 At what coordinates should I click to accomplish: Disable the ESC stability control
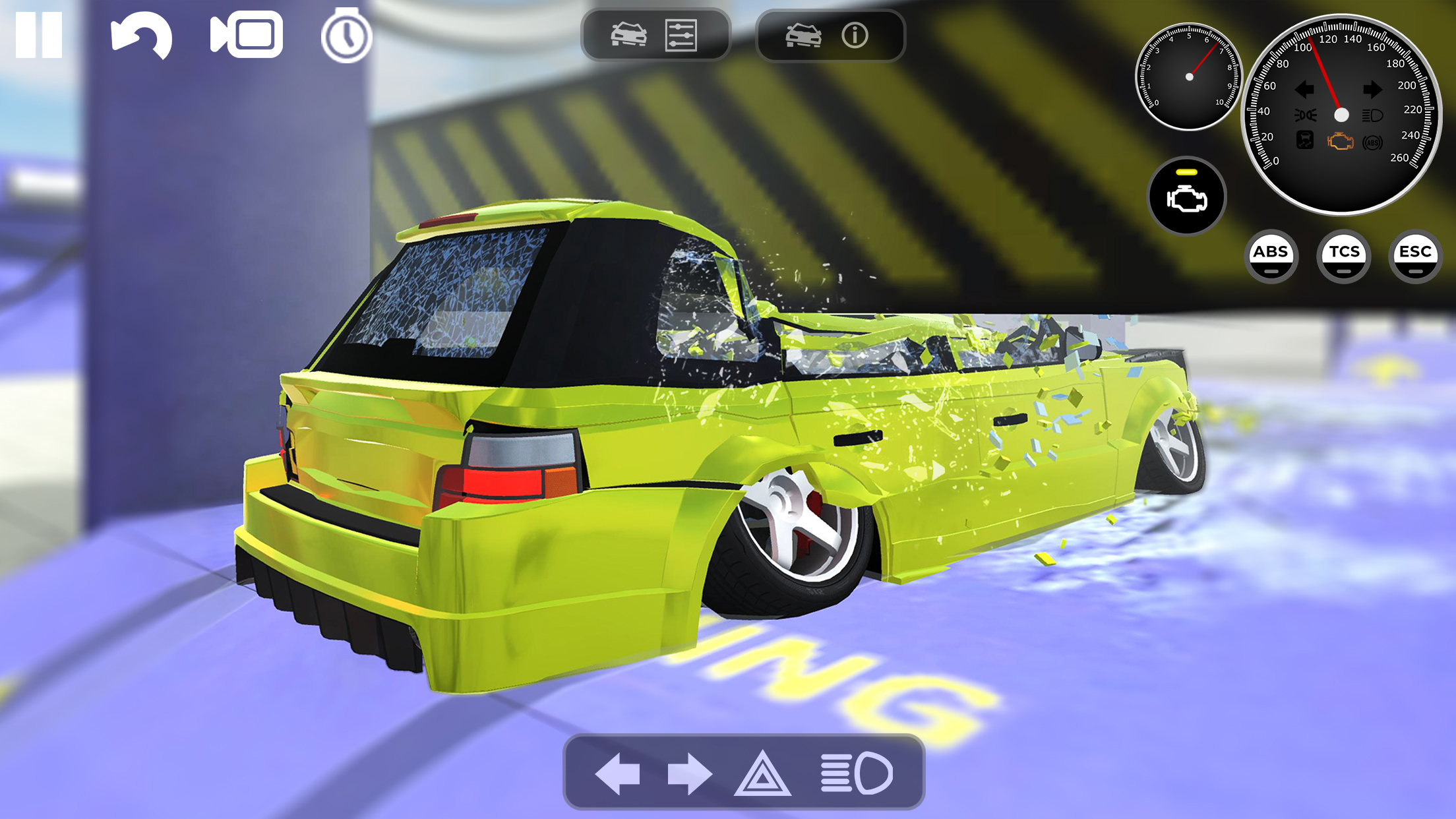click(x=1414, y=256)
